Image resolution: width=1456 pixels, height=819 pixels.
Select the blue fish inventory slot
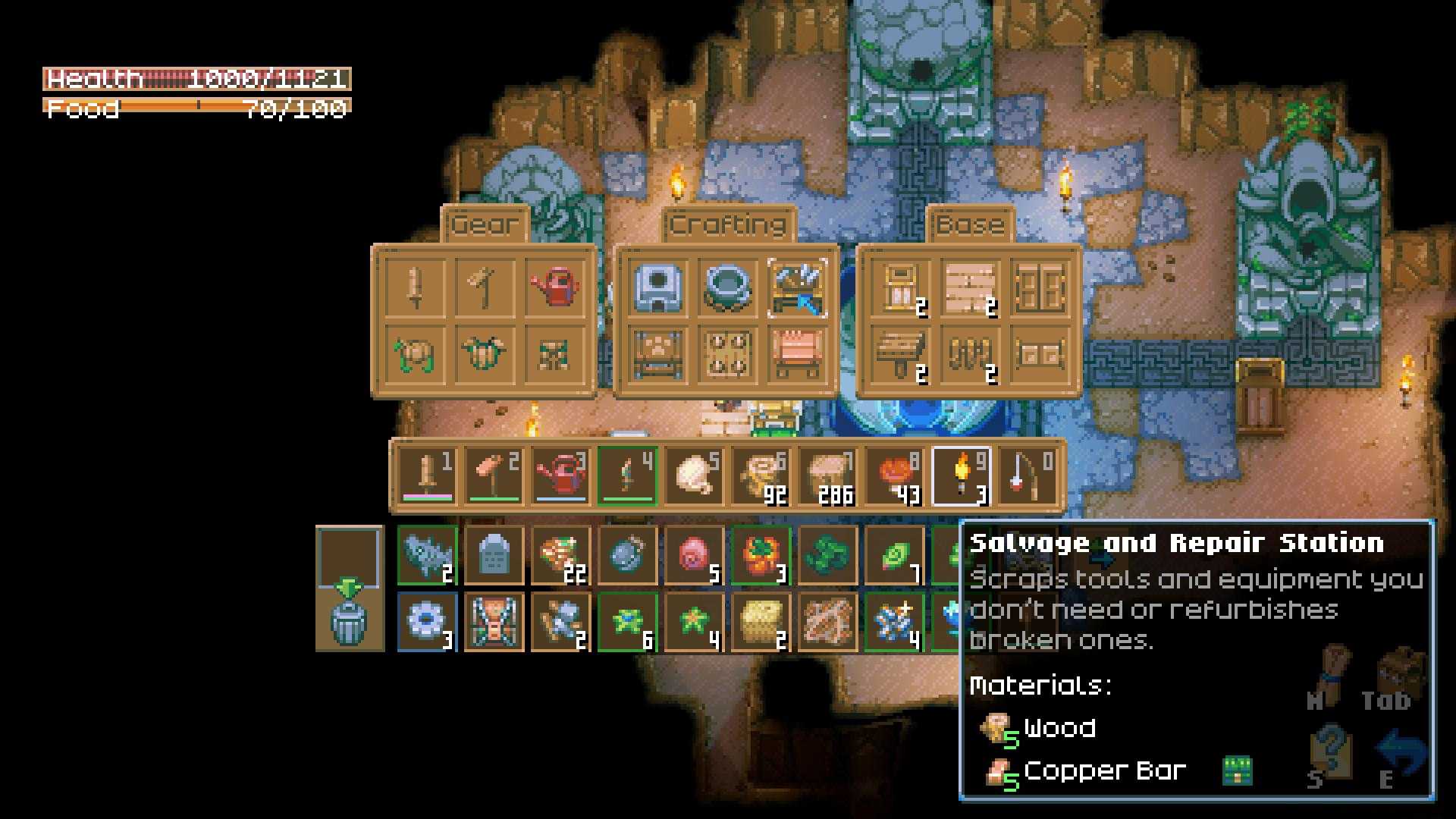(x=427, y=557)
